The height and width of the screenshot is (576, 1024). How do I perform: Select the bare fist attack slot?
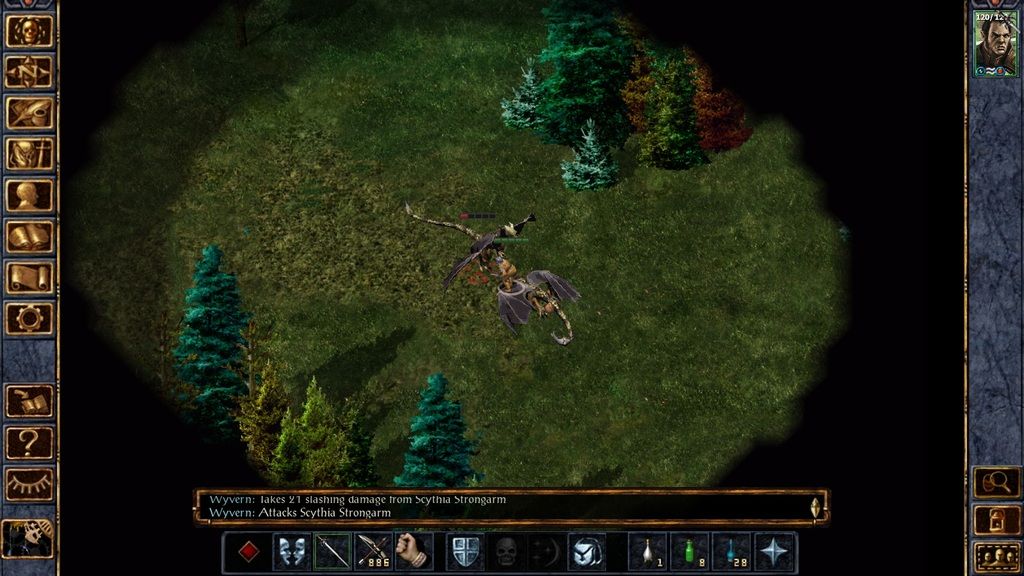point(413,552)
